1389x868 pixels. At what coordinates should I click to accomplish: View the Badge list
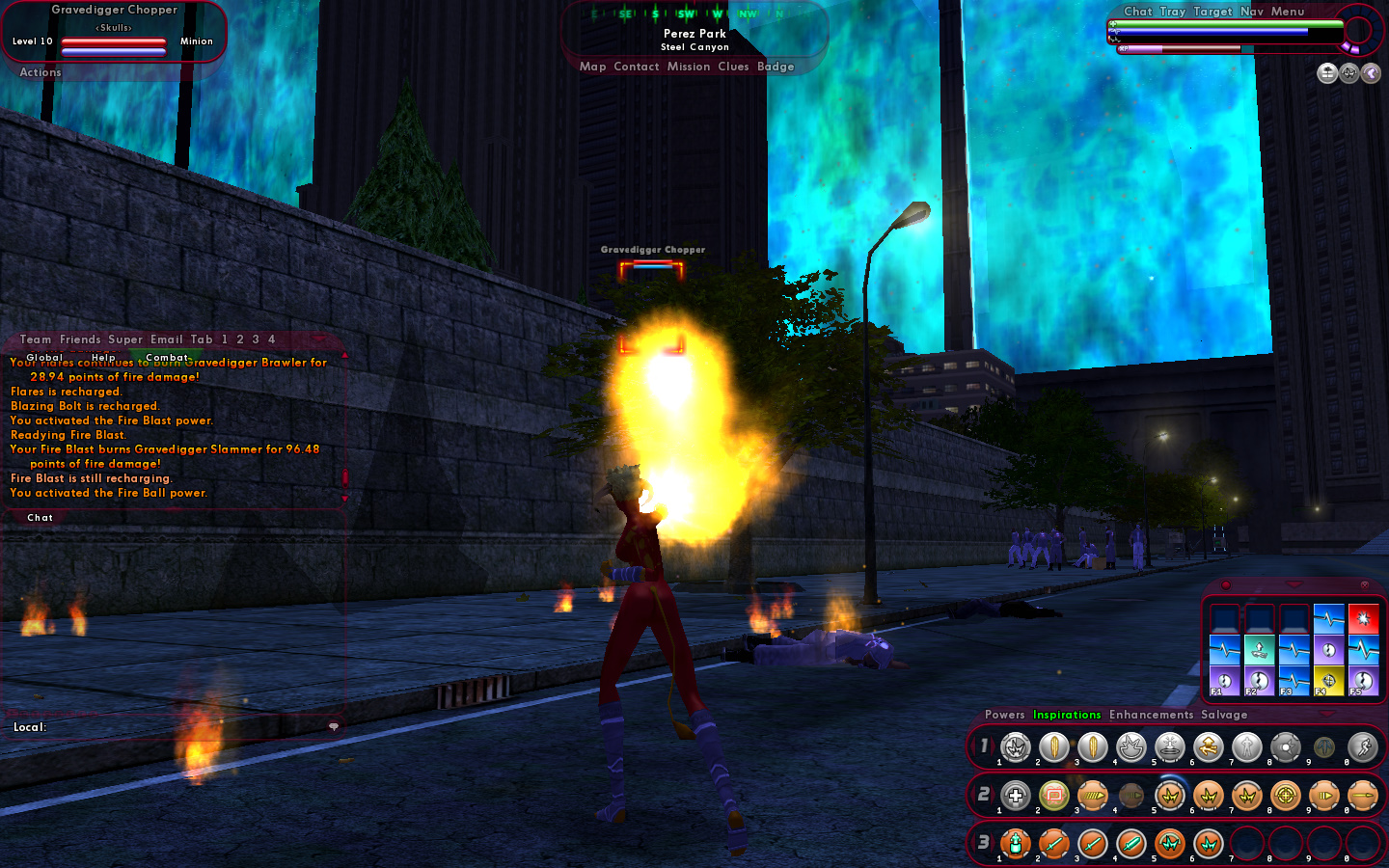[x=776, y=67]
